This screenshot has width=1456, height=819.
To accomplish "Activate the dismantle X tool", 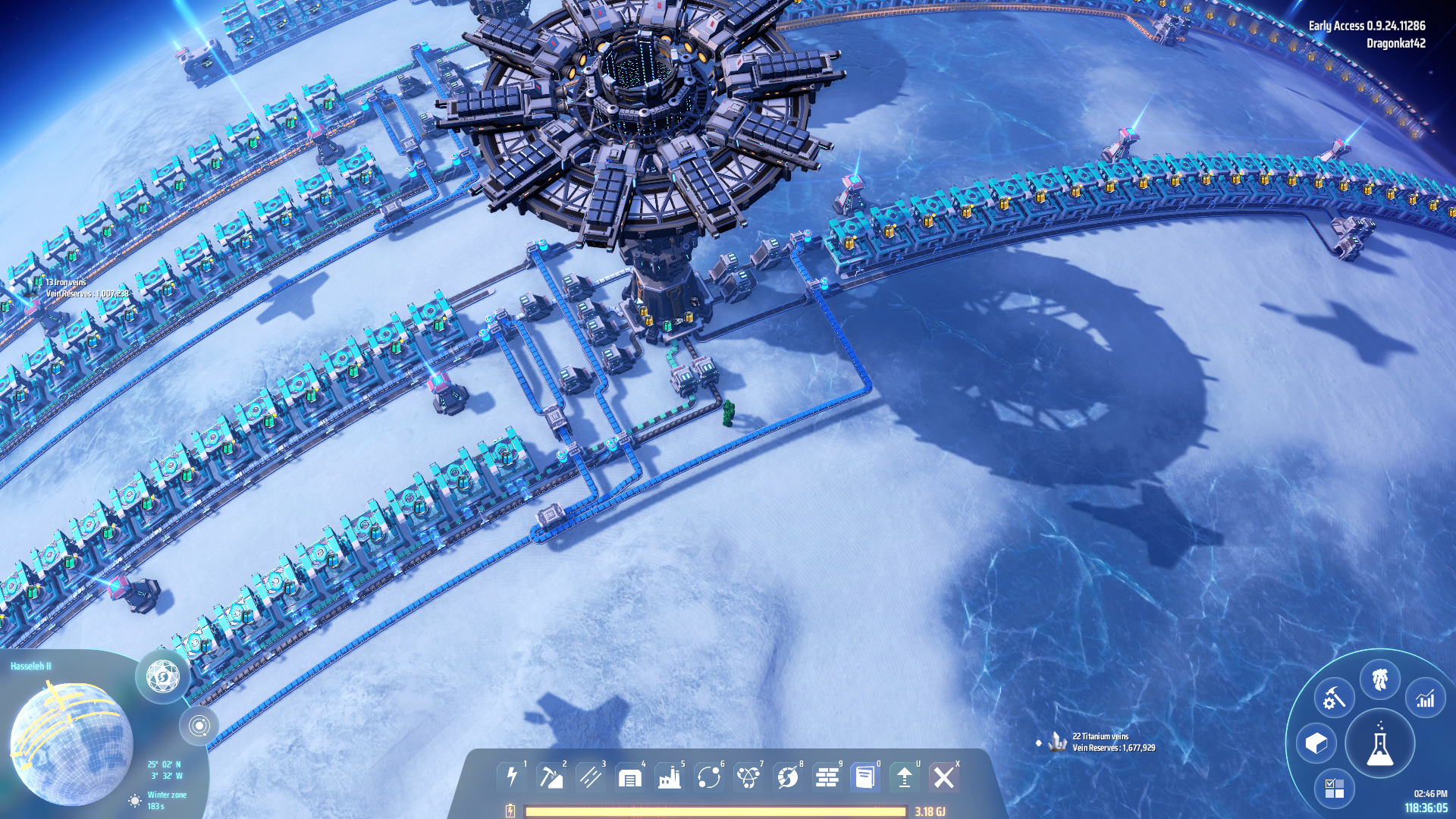I will [944, 777].
